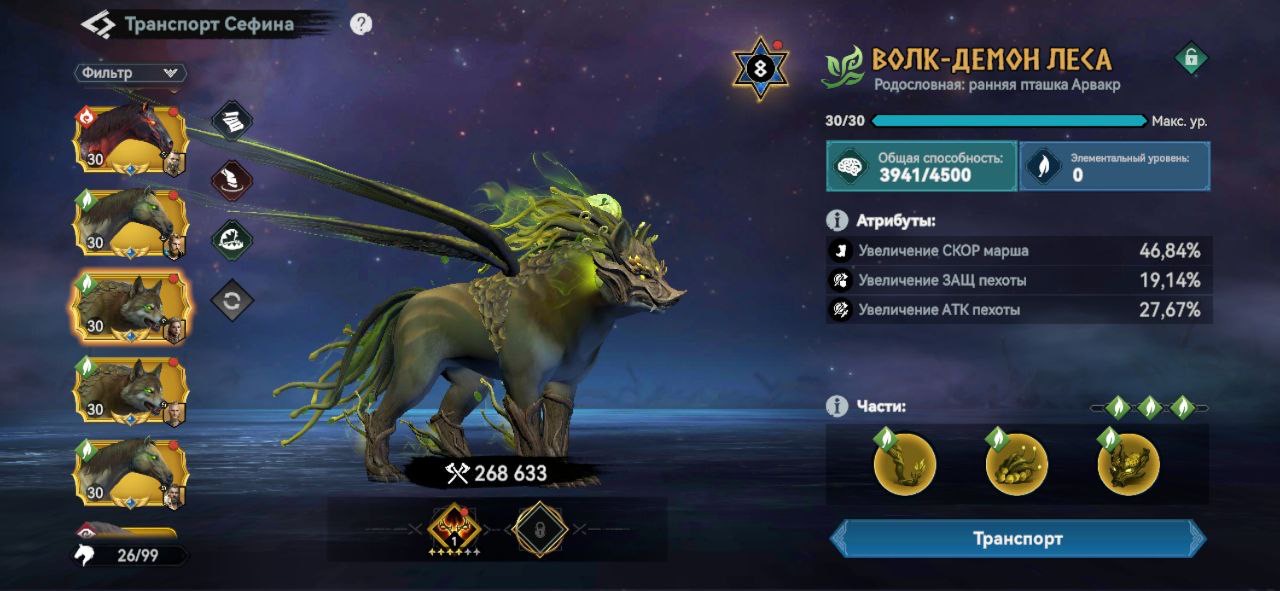Select the red fire horse mount
Viewport: 1280px width, 591px height.
pyautogui.click(x=129, y=139)
